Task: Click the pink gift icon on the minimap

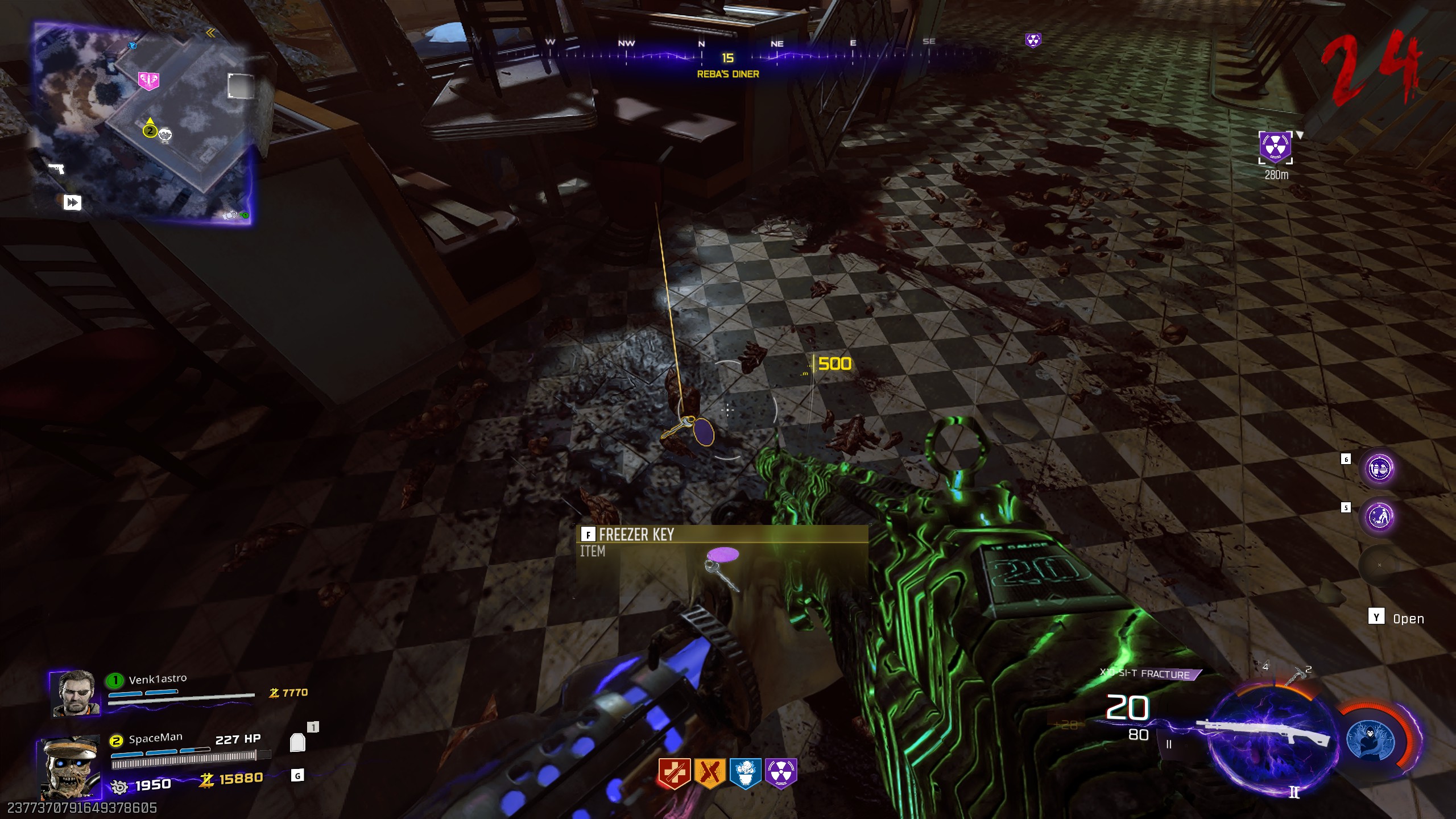Action: (x=149, y=81)
